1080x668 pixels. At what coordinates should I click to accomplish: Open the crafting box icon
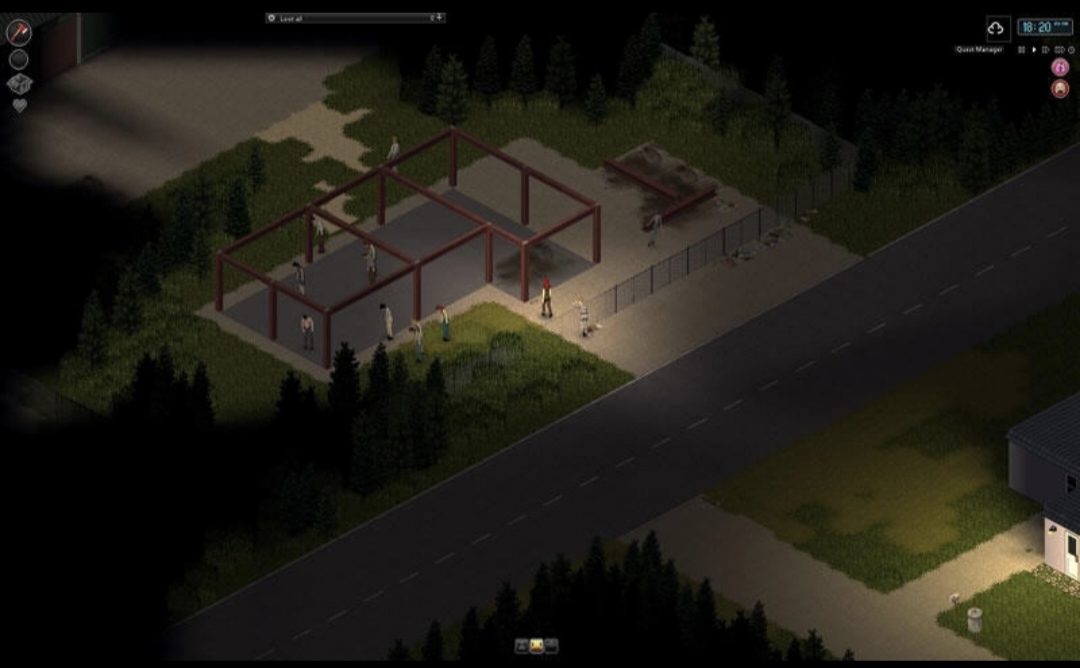click(x=19, y=84)
